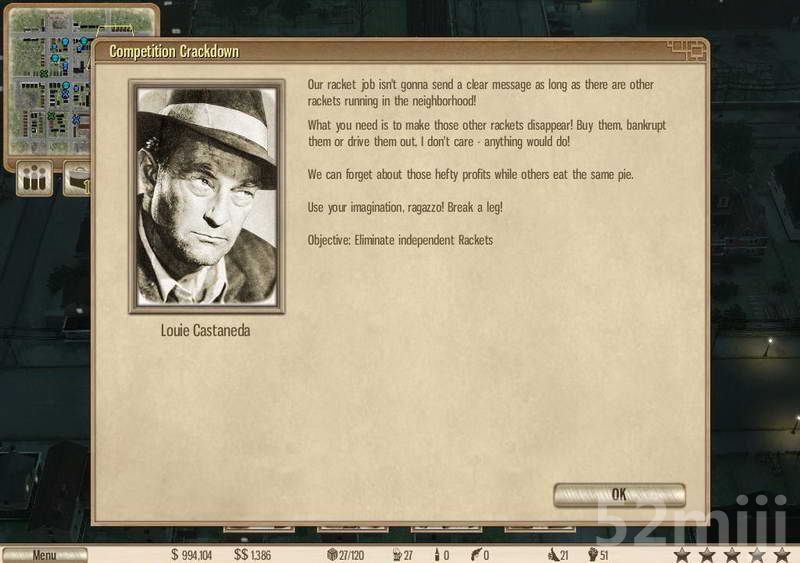Confirm the briefing with the OK button
The image size is (800, 563).
click(619, 494)
